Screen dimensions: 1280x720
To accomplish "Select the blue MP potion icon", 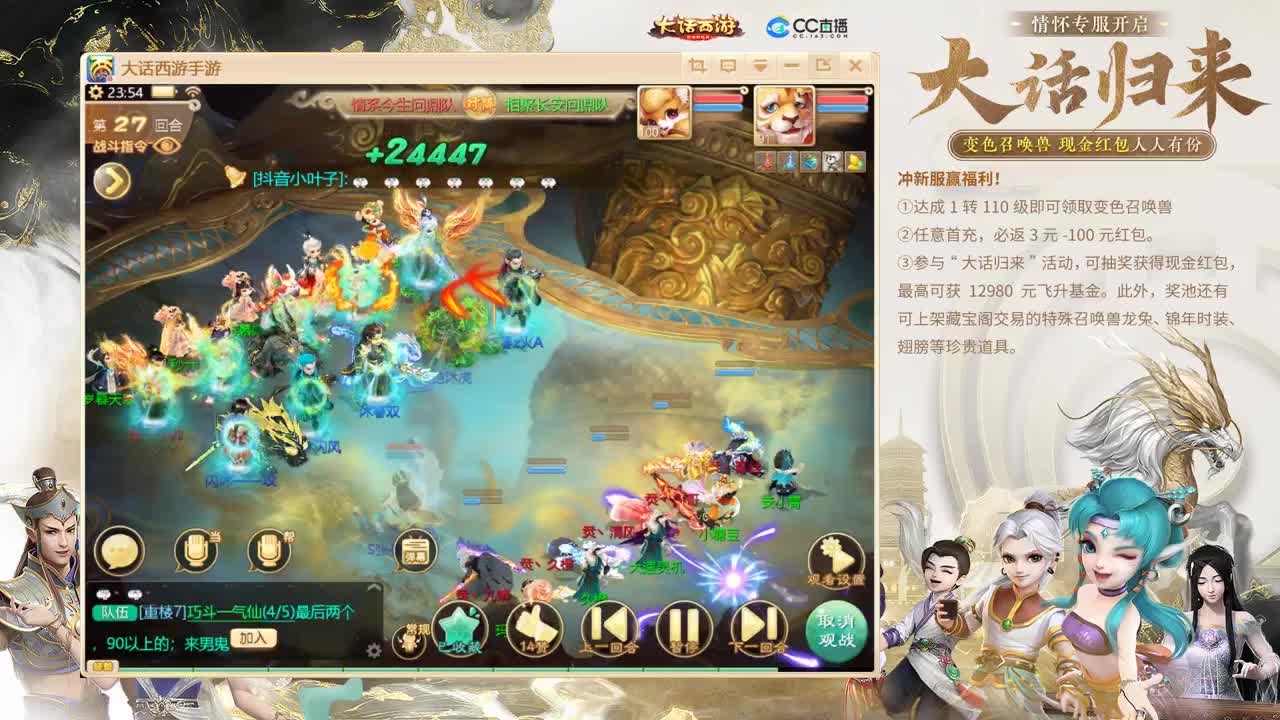I will pos(787,160).
